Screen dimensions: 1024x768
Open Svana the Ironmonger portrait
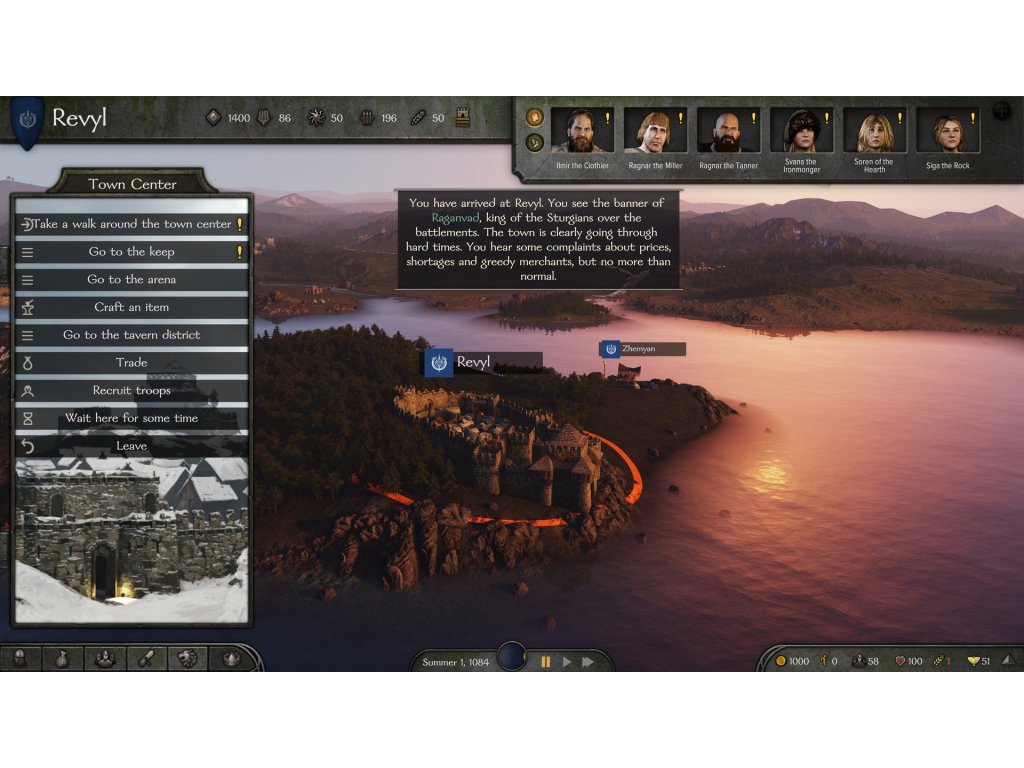pos(801,132)
